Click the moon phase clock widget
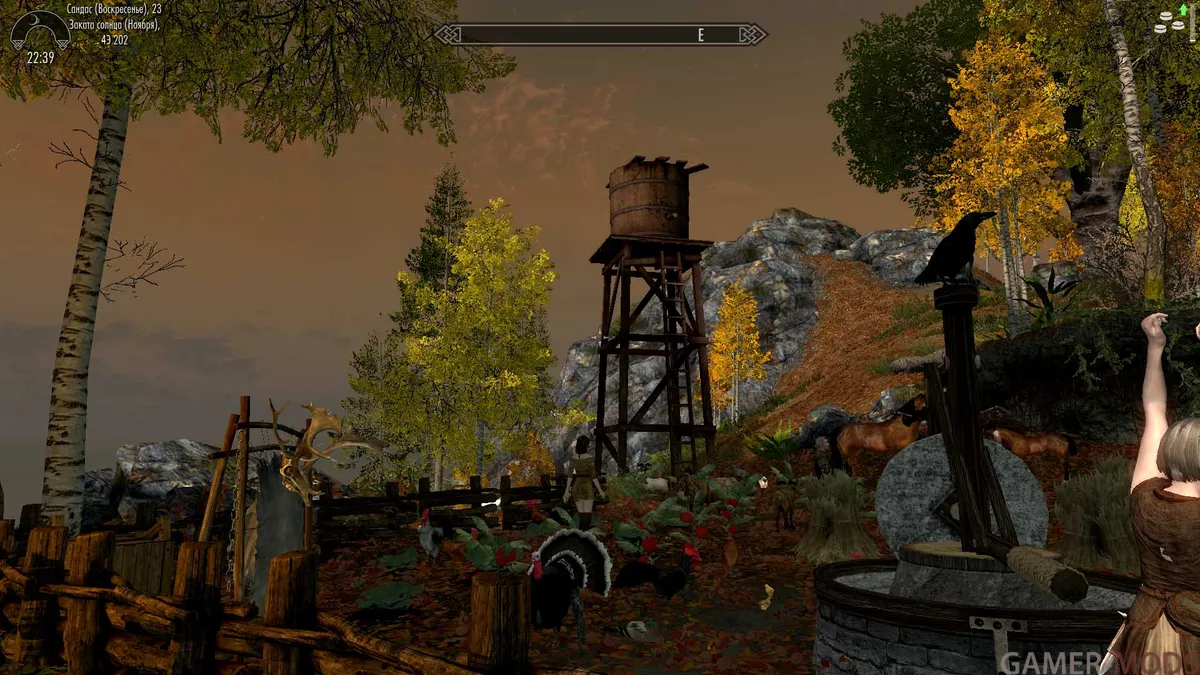Viewport: 1200px width, 675px height. coord(40,32)
